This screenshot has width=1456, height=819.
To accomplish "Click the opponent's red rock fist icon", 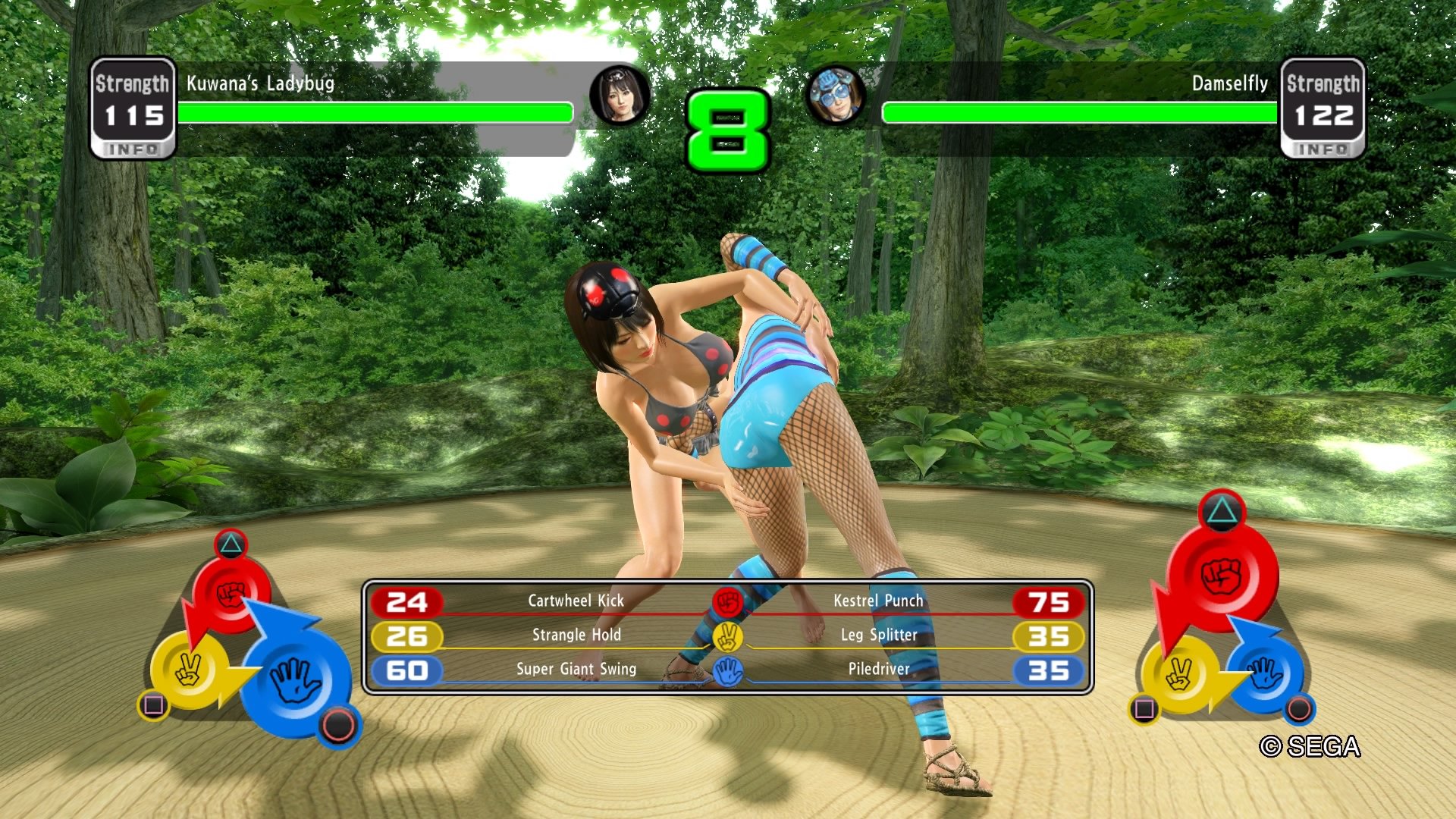I will [x=1221, y=576].
